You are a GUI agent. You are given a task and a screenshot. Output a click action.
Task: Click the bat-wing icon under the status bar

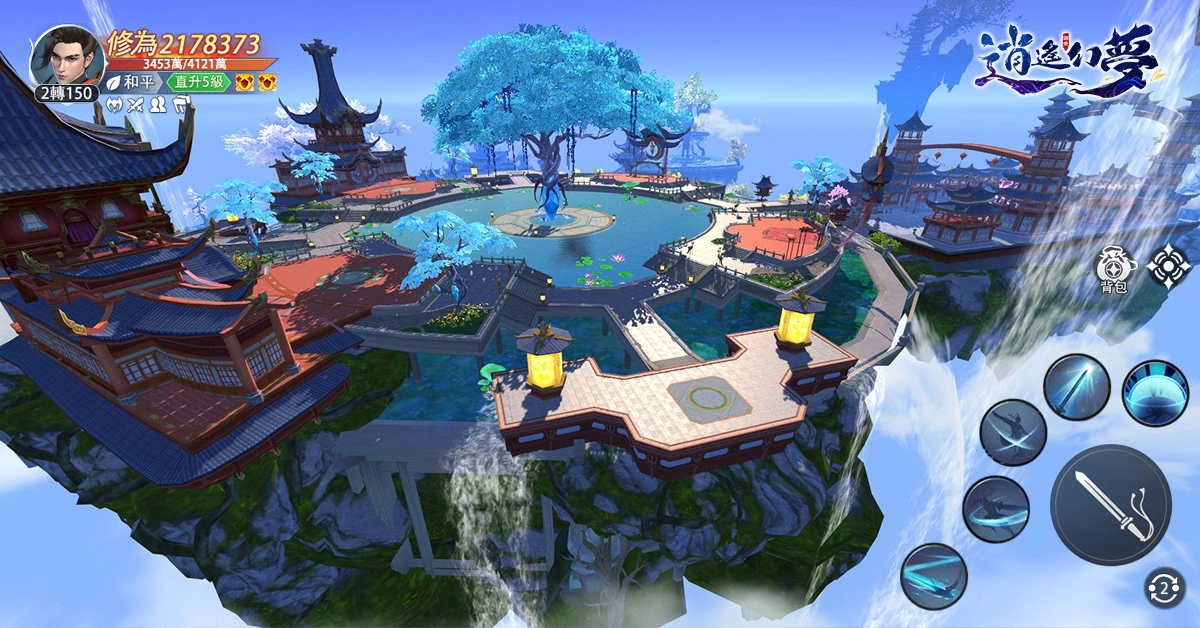tap(114, 103)
